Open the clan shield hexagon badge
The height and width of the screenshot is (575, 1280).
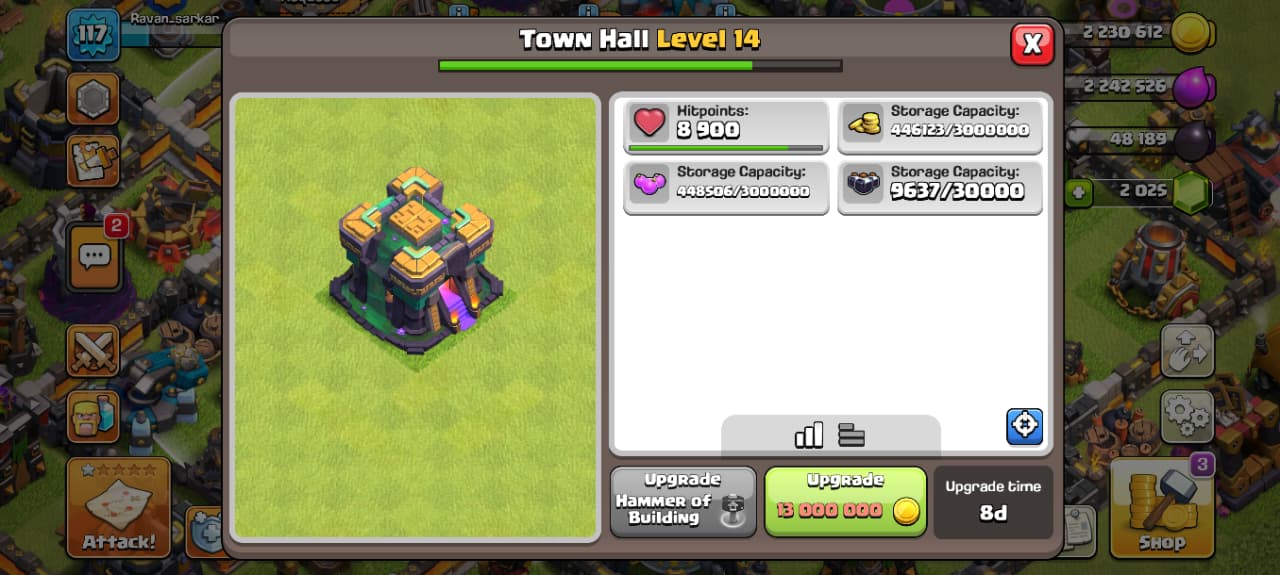tap(93, 99)
